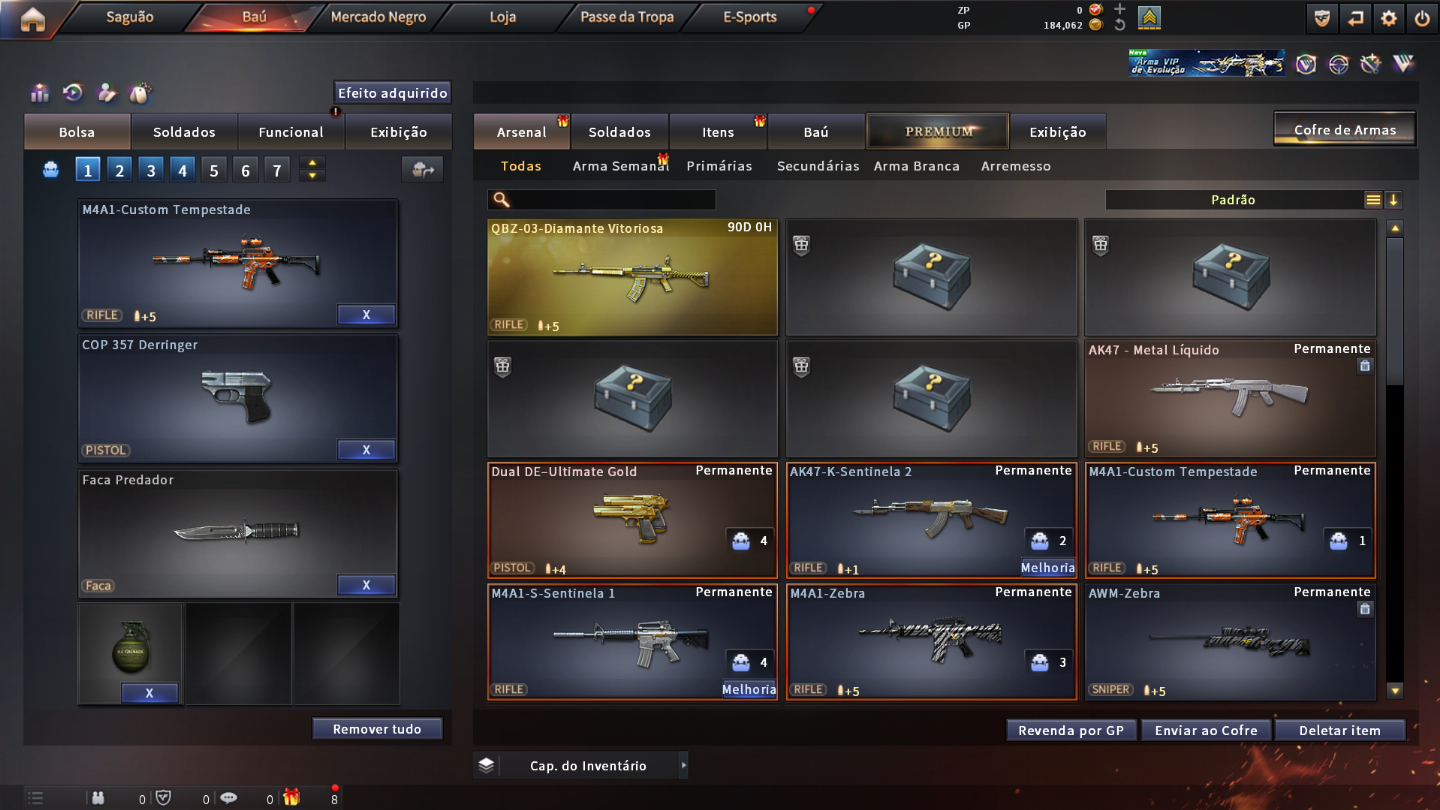
Task: Choose the AK47 - Metal Líquido weapon
Action: coord(1230,398)
